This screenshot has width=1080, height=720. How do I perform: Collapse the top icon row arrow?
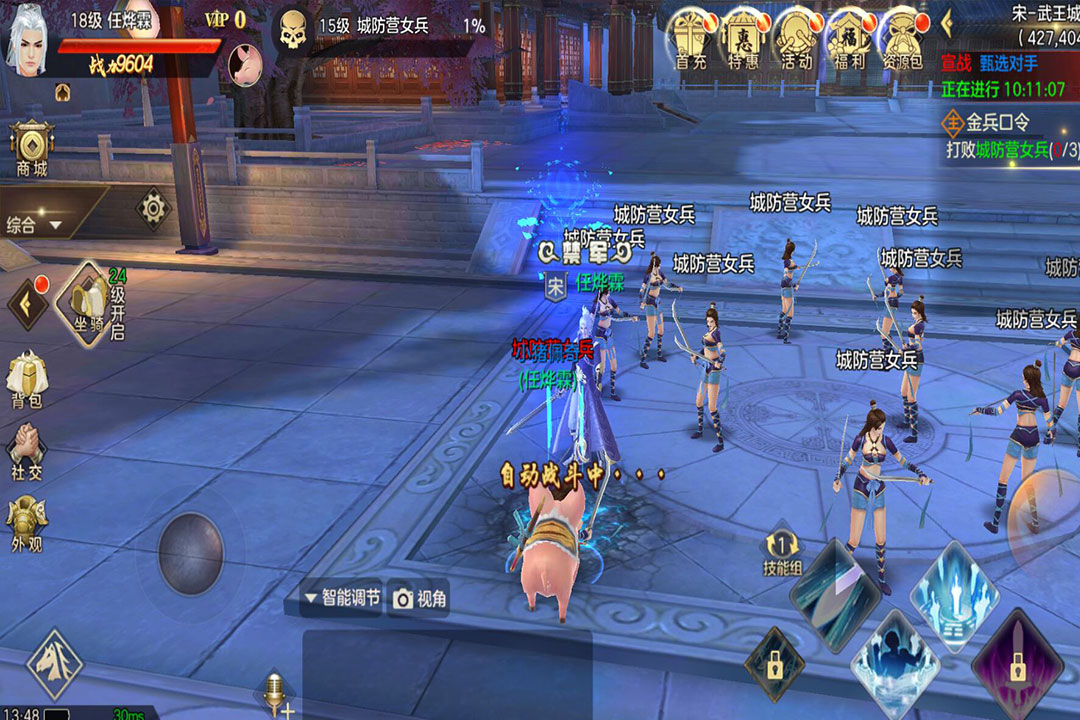point(947,22)
